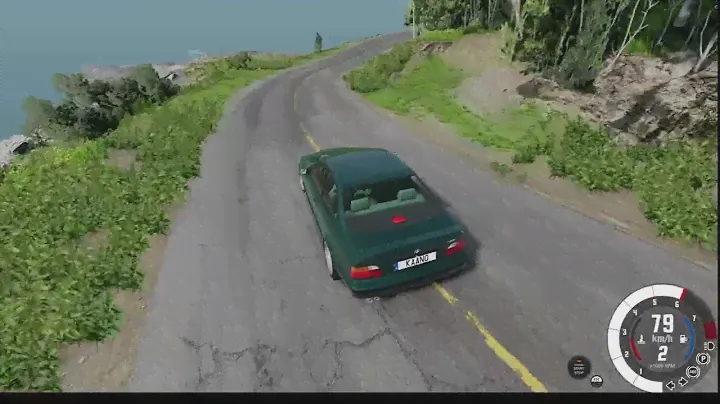Click the ABS indicator icon
Screen dimensions: 720x404
point(693,371)
